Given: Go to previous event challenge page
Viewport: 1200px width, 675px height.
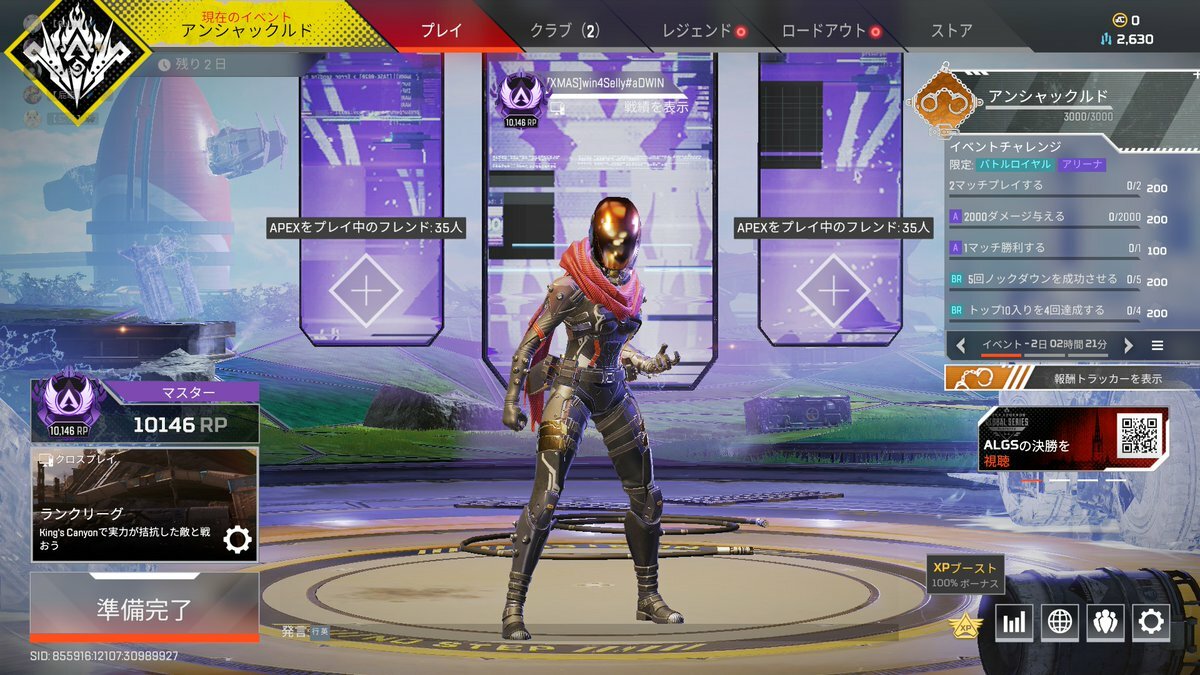Looking at the screenshot, I should point(961,345).
